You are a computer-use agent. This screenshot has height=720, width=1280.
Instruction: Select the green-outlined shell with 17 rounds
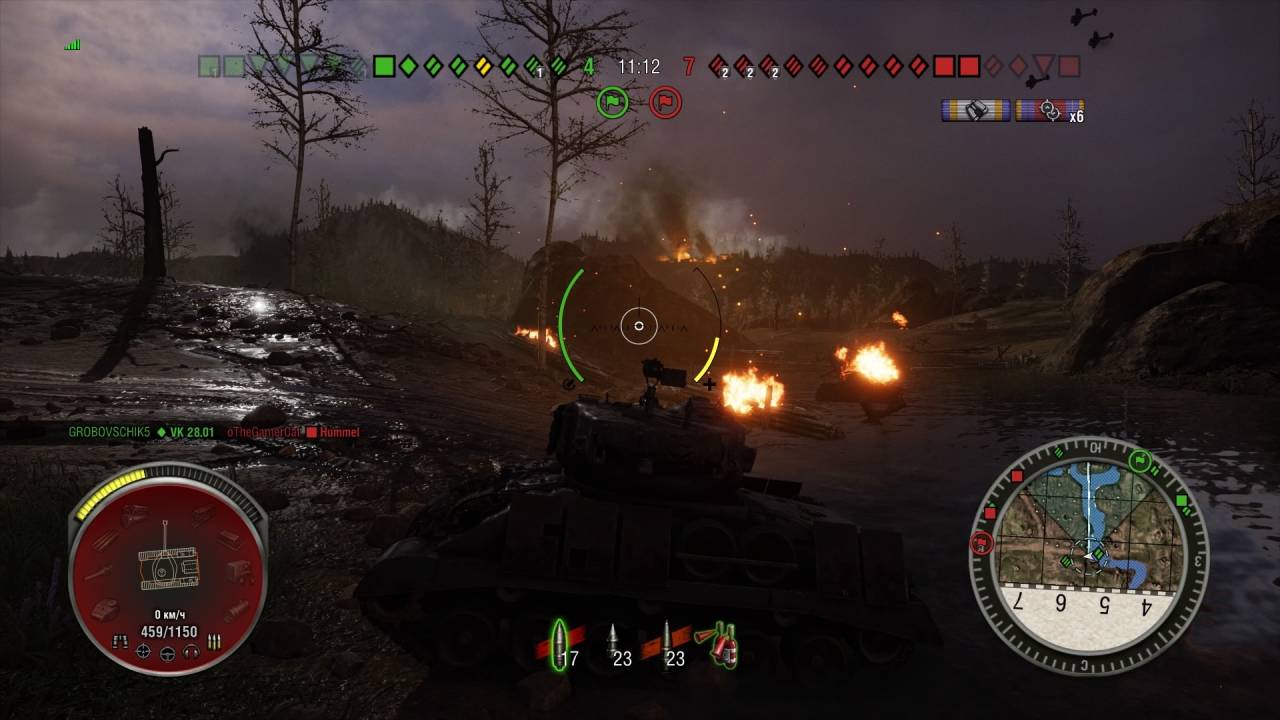[558, 643]
